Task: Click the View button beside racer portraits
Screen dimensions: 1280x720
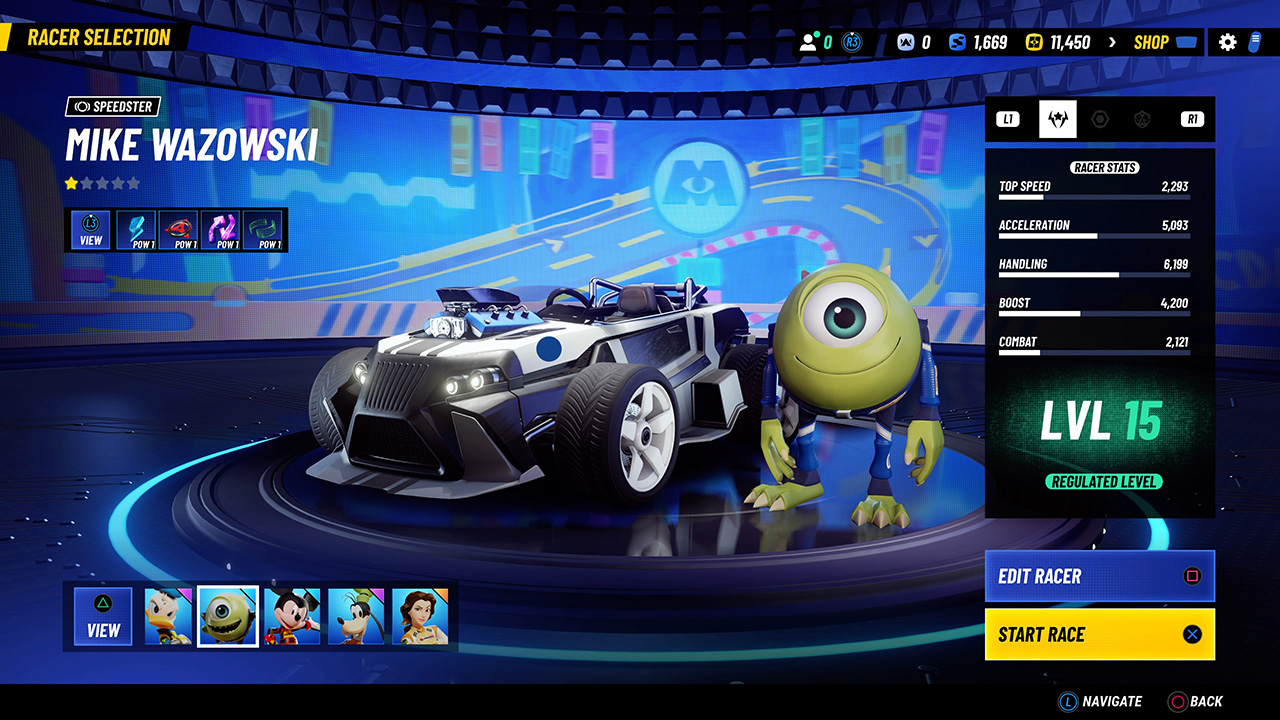Action: 103,616
